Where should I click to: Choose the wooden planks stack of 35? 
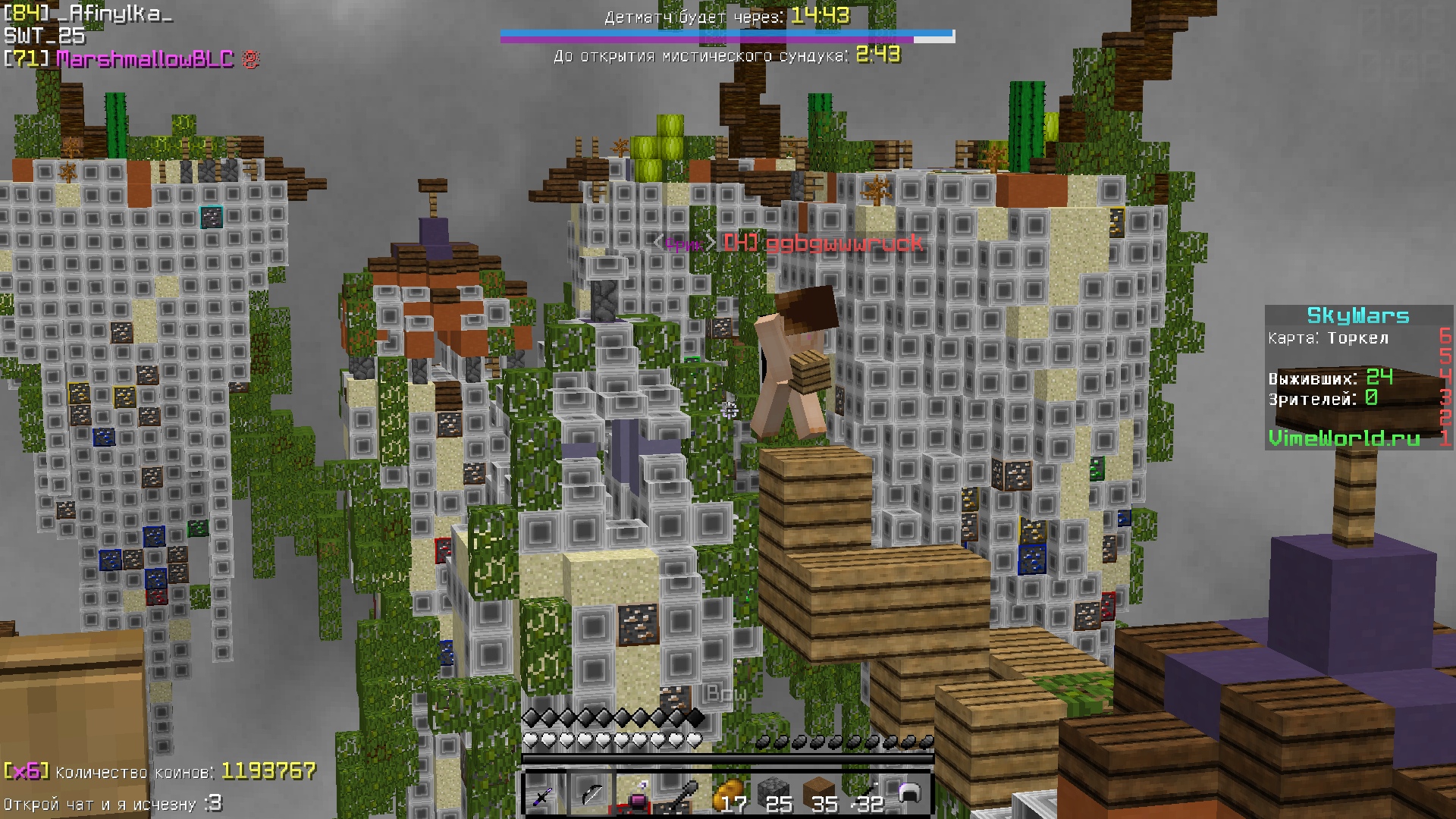point(818,794)
